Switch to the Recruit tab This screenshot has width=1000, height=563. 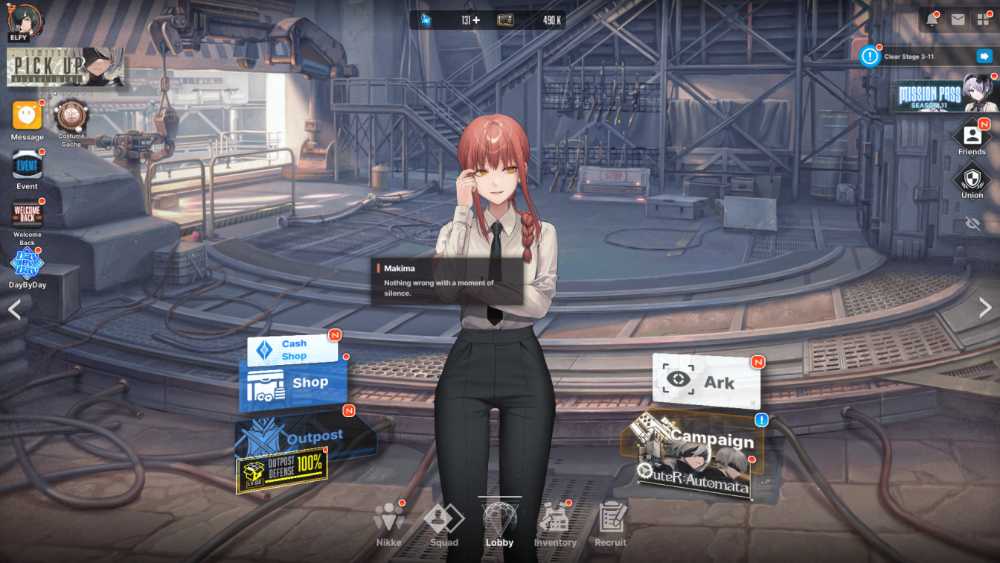[611, 522]
